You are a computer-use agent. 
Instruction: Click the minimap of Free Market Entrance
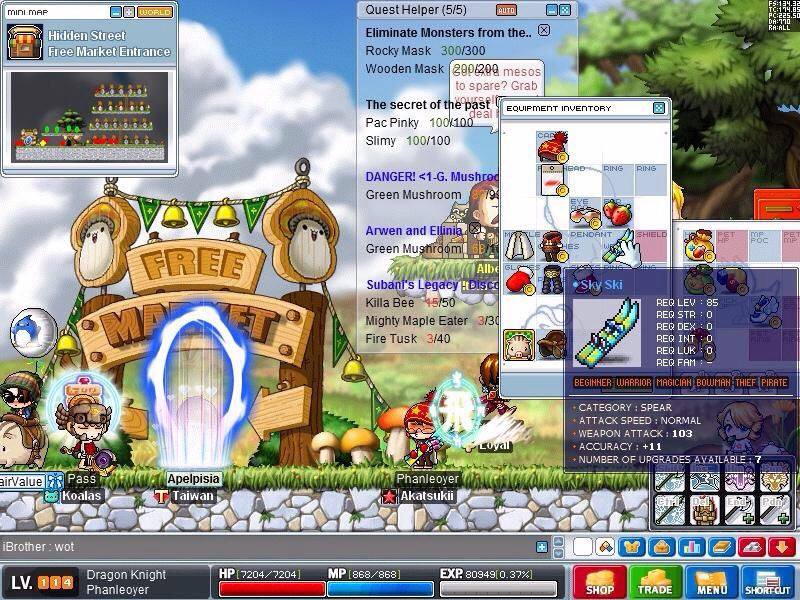coord(91,118)
